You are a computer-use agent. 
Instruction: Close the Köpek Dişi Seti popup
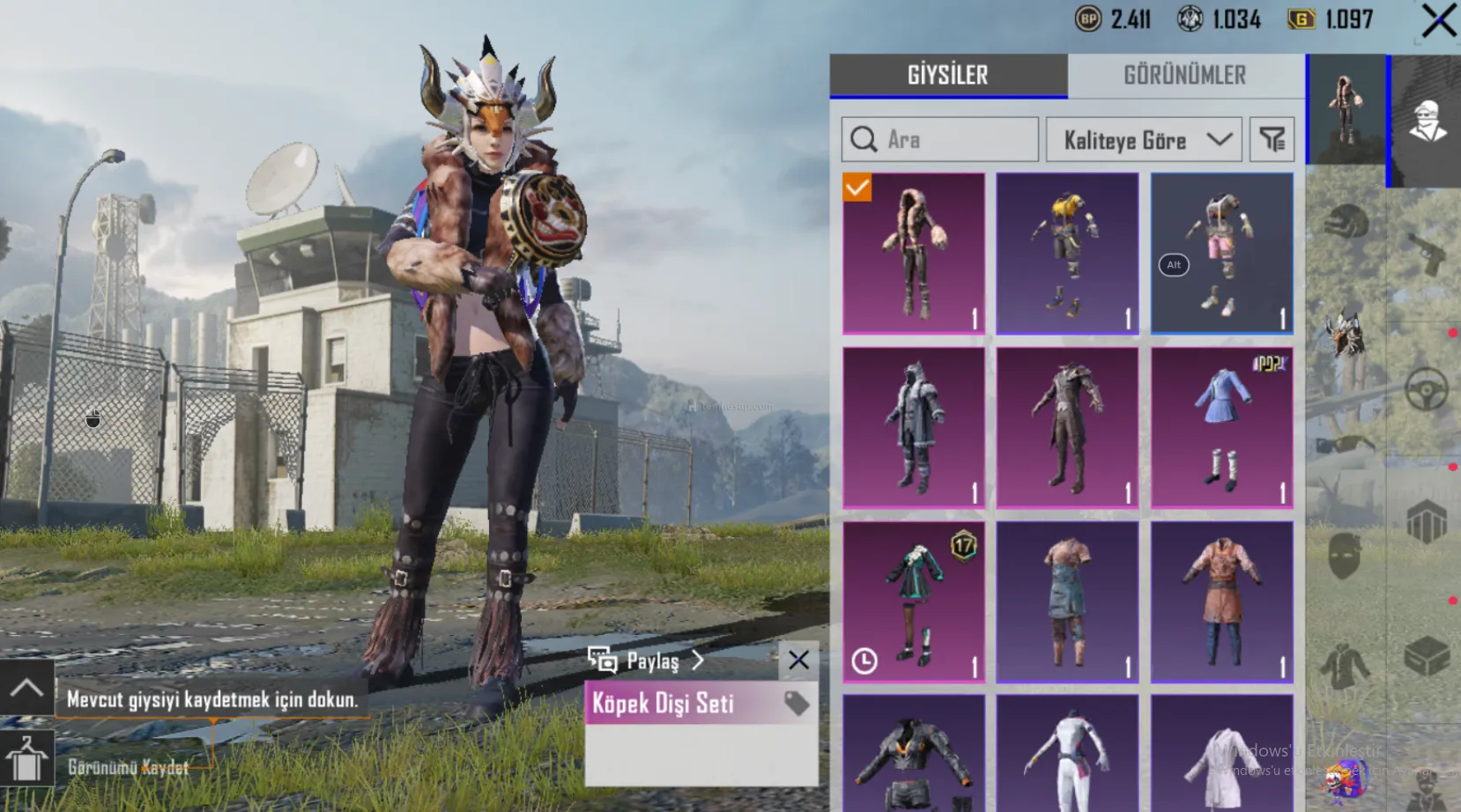[798, 660]
